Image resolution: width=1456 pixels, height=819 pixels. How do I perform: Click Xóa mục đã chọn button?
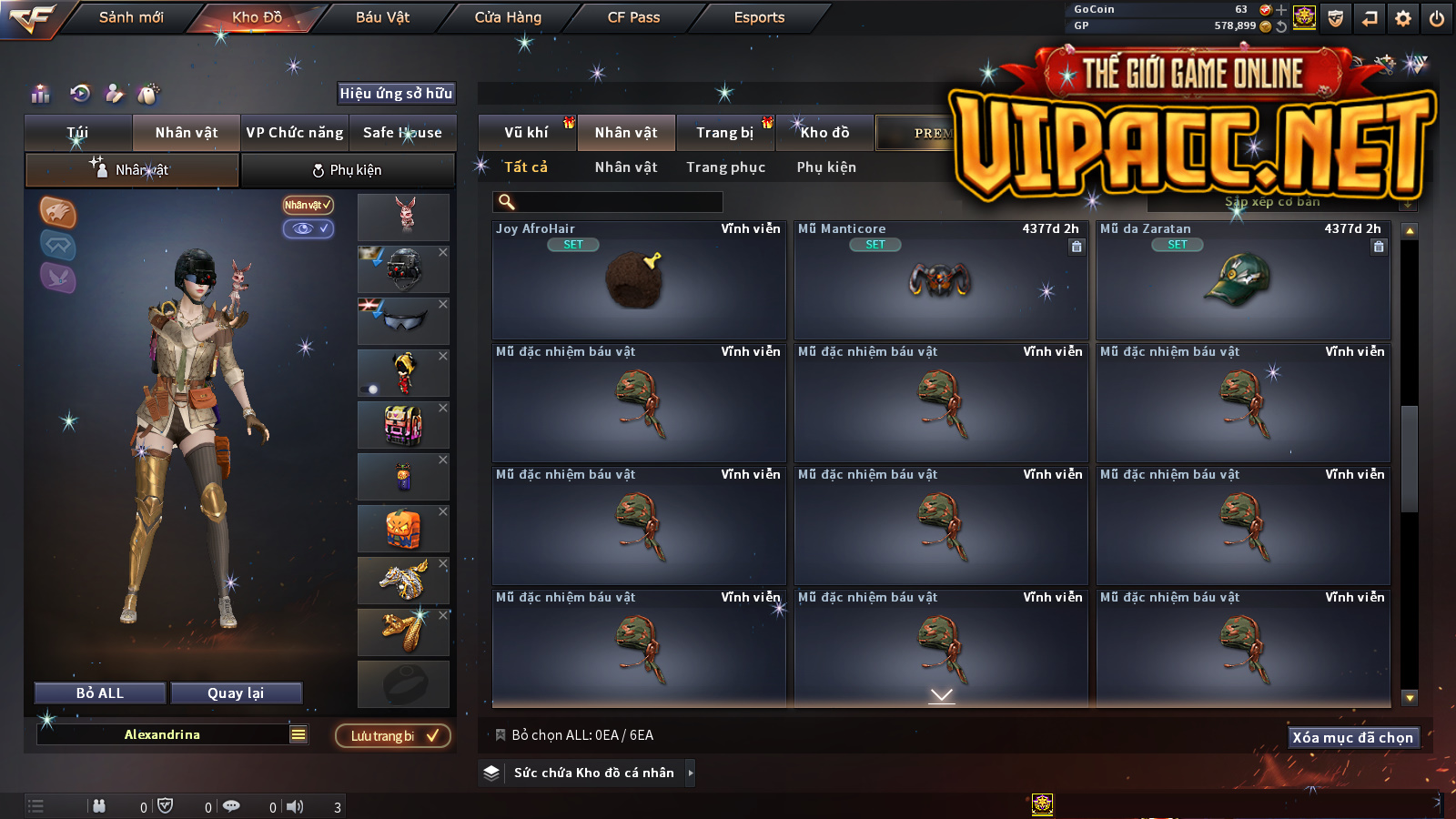1352,738
